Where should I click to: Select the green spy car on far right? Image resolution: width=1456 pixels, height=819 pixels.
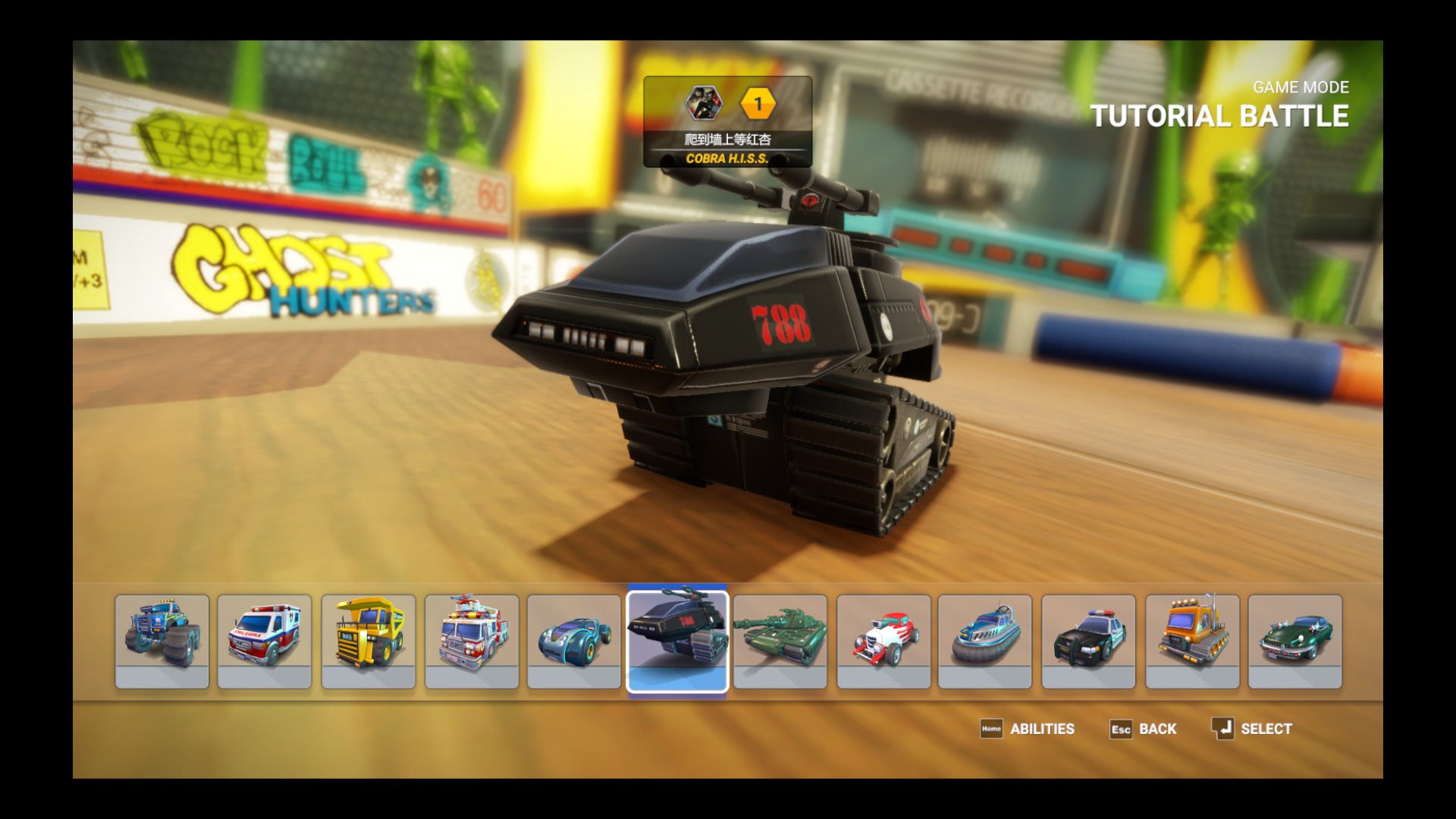(1294, 641)
